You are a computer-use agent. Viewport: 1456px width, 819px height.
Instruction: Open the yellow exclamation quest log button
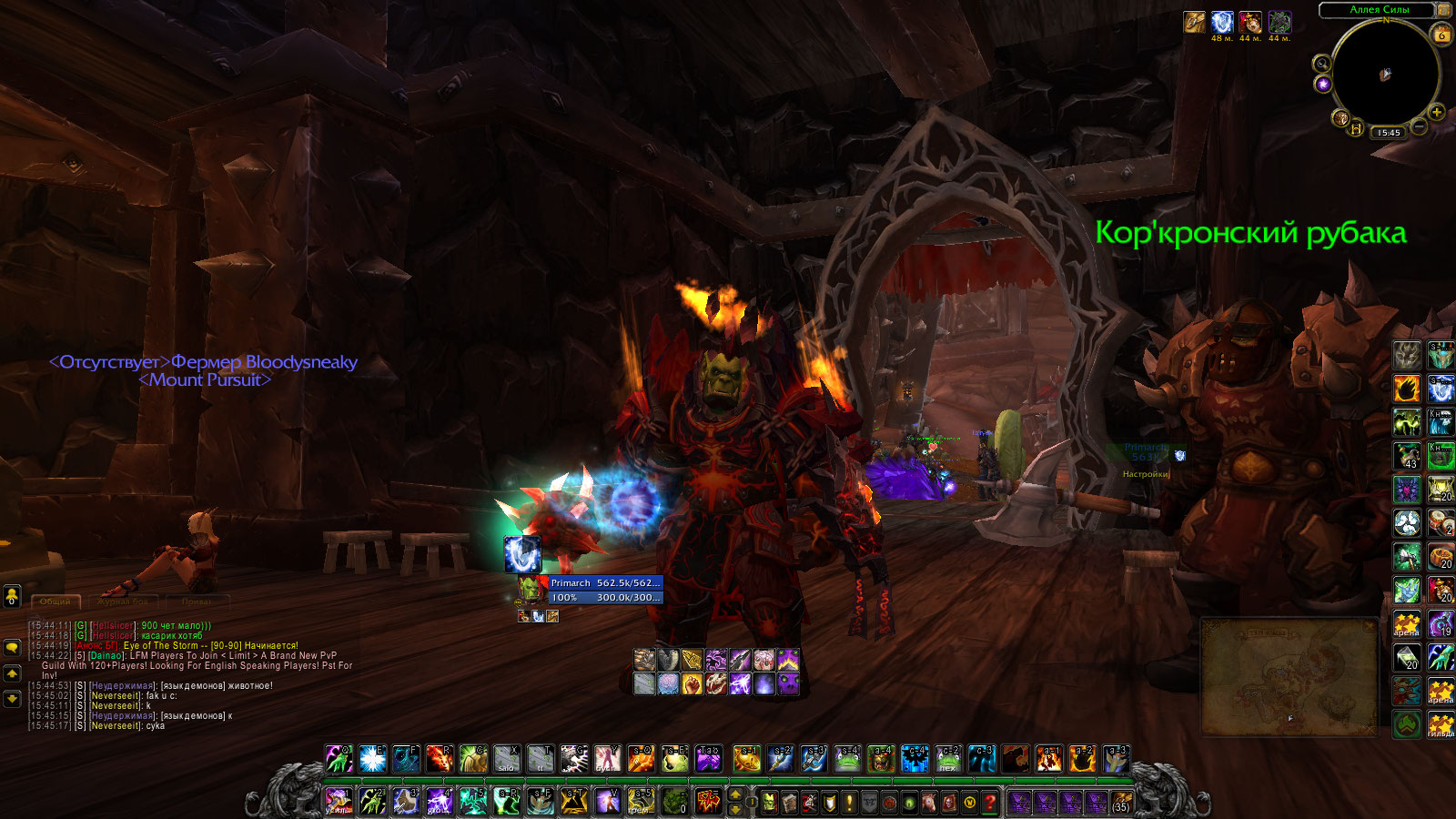(x=850, y=802)
